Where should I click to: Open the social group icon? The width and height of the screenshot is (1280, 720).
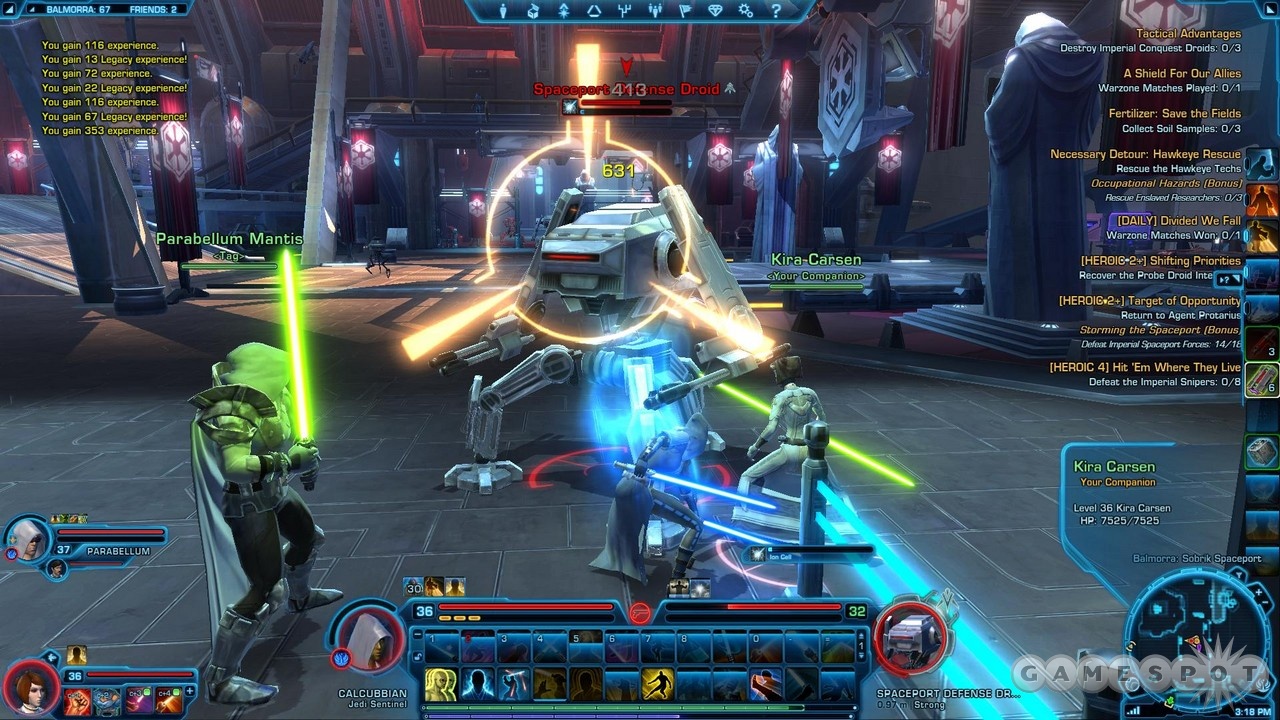point(655,12)
